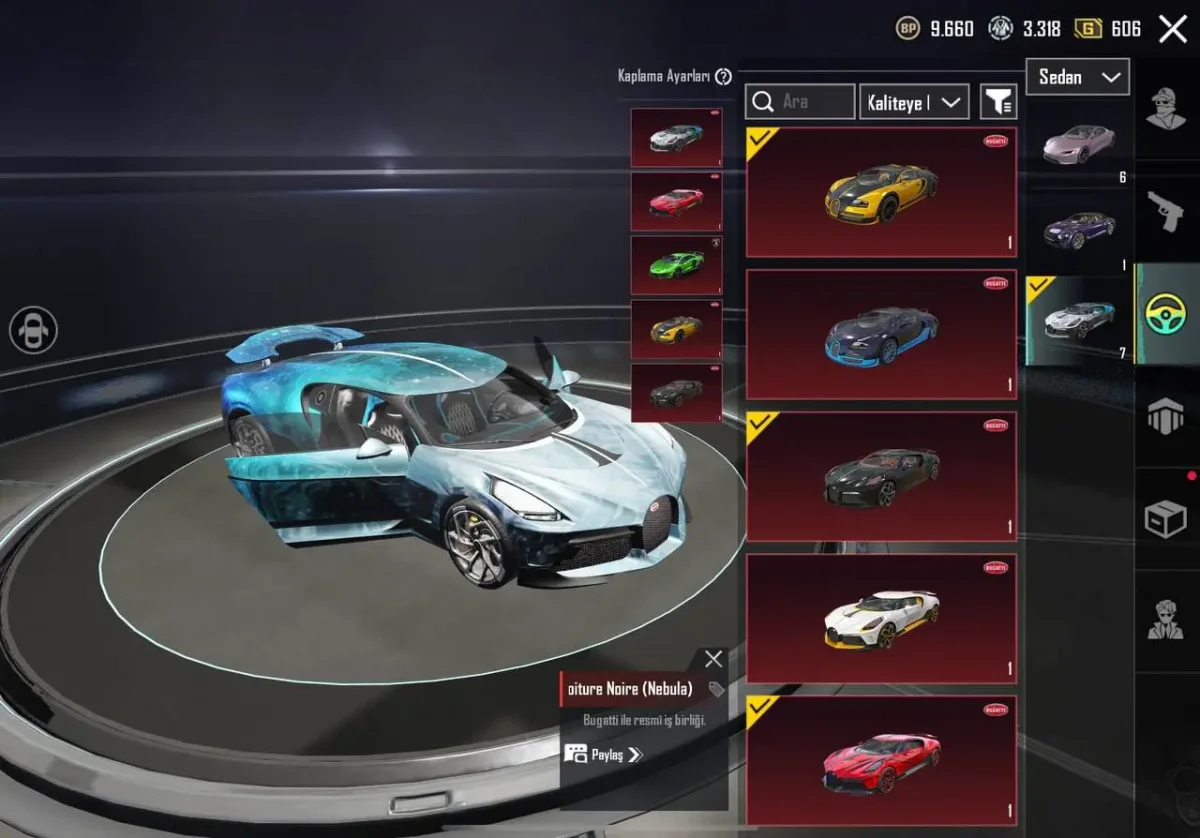Choose the all-black Bugatti skin card
Image resolution: width=1200 pixels, height=838 pixels.
[x=881, y=476]
